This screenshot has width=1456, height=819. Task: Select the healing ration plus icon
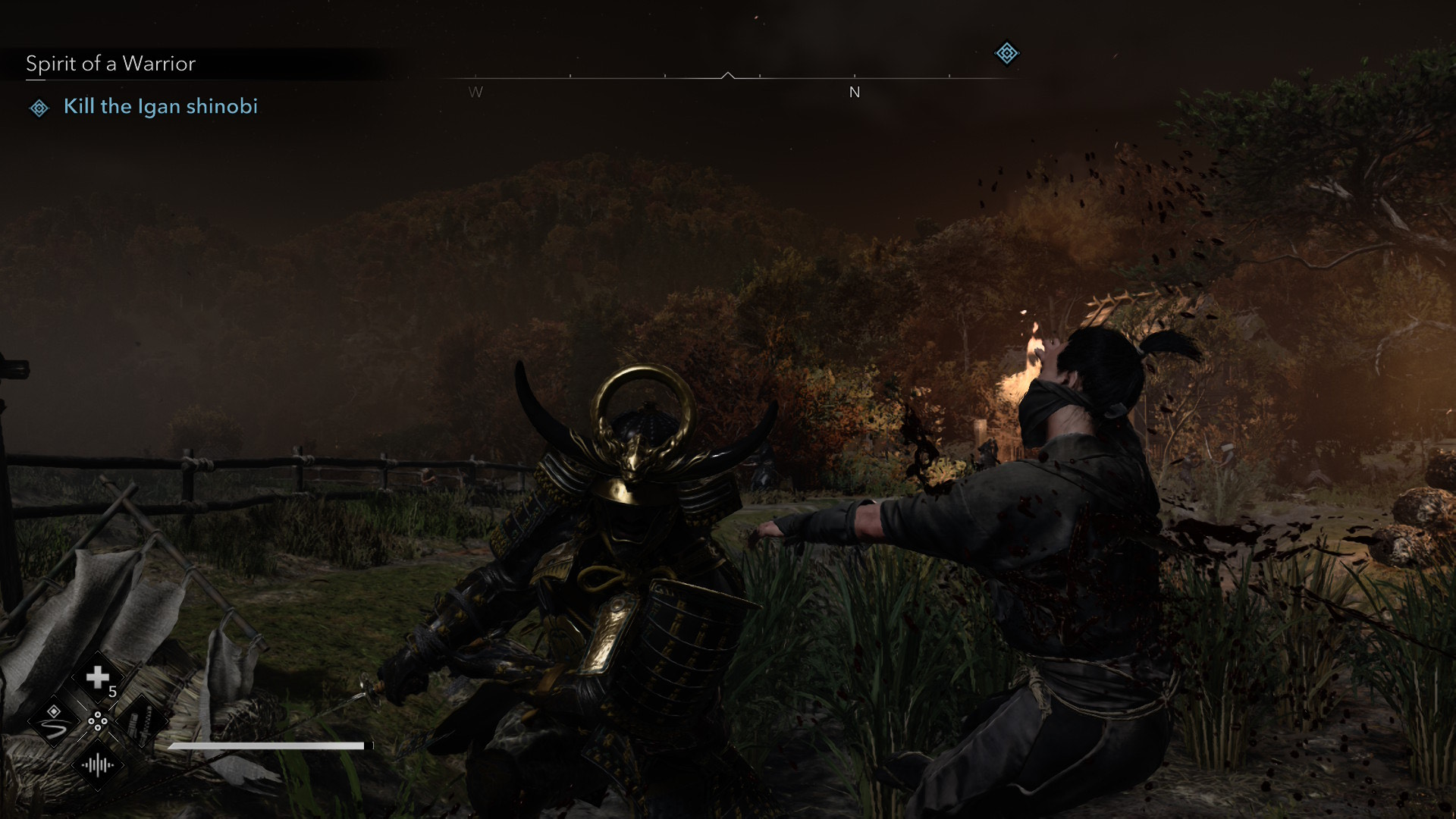(98, 677)
